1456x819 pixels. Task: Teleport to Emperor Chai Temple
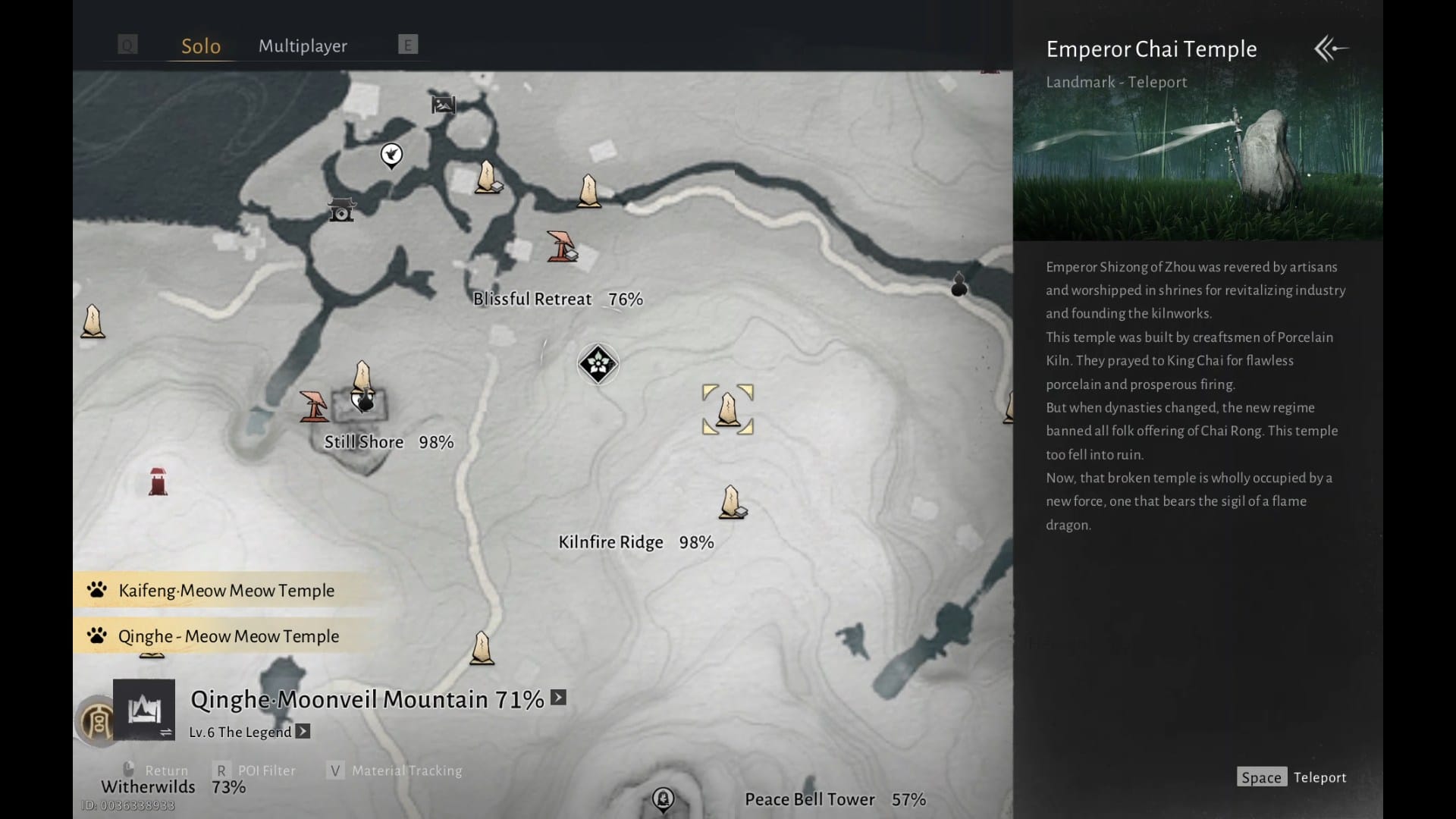[x=1292, y=777]
